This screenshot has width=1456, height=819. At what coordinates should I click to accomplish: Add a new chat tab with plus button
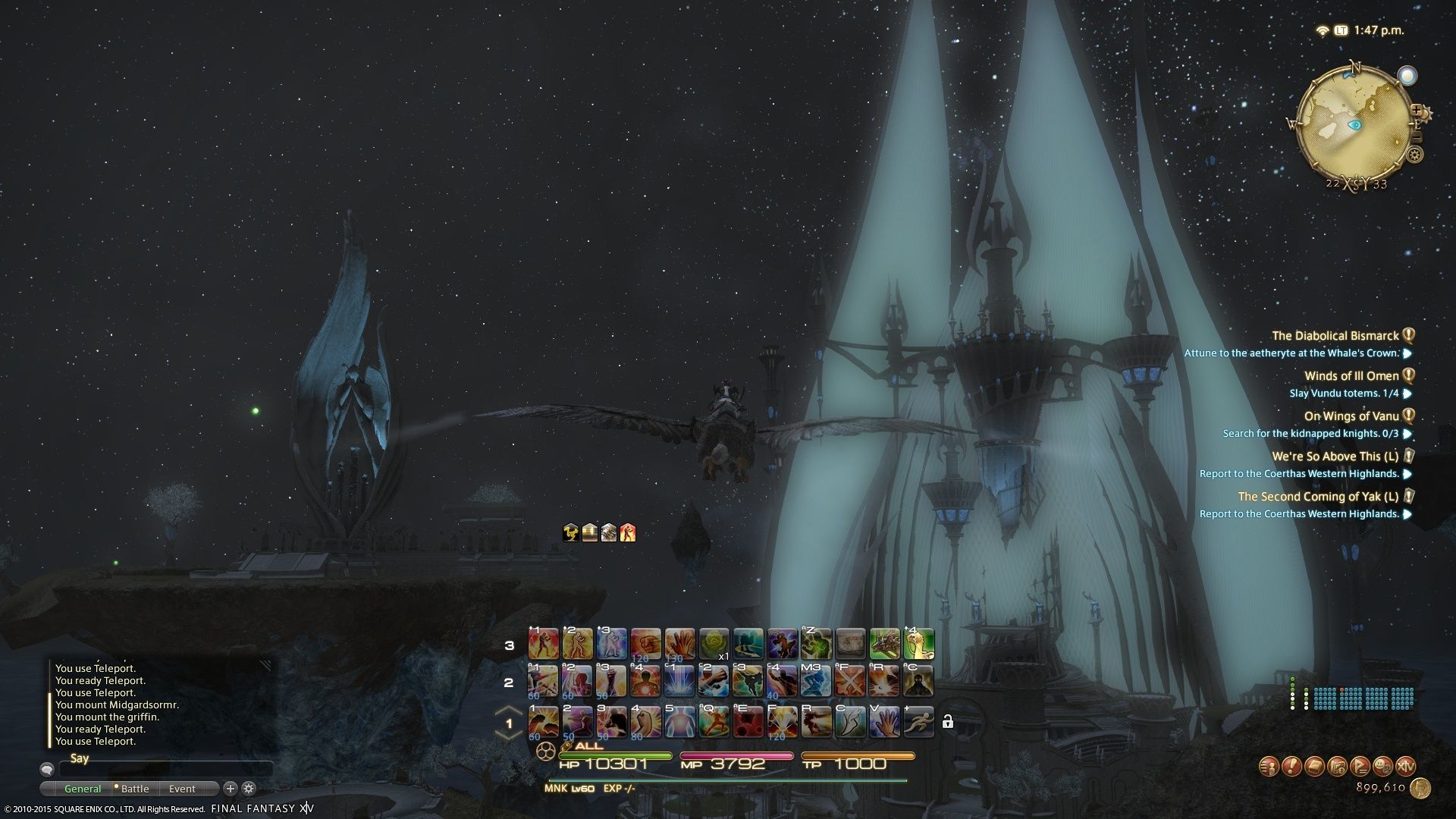(231, 789)
